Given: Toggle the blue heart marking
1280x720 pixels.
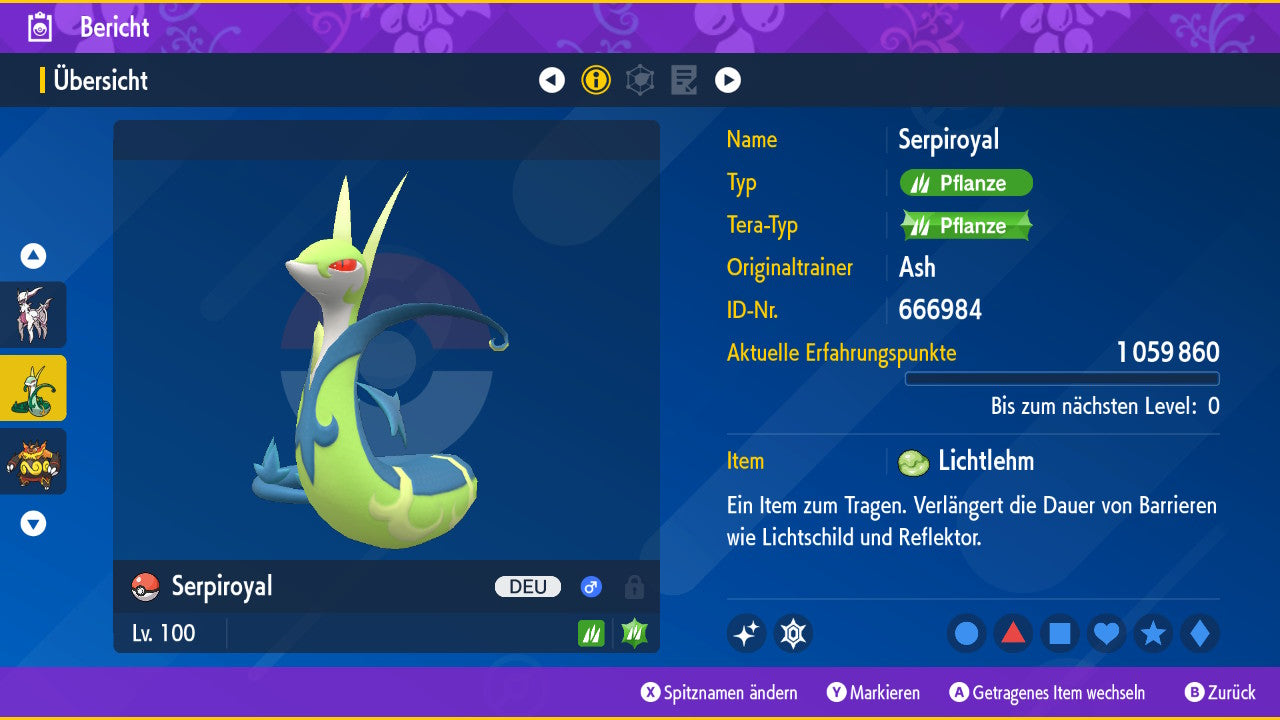Looking at the screenshot, I should click(1106, 633).
